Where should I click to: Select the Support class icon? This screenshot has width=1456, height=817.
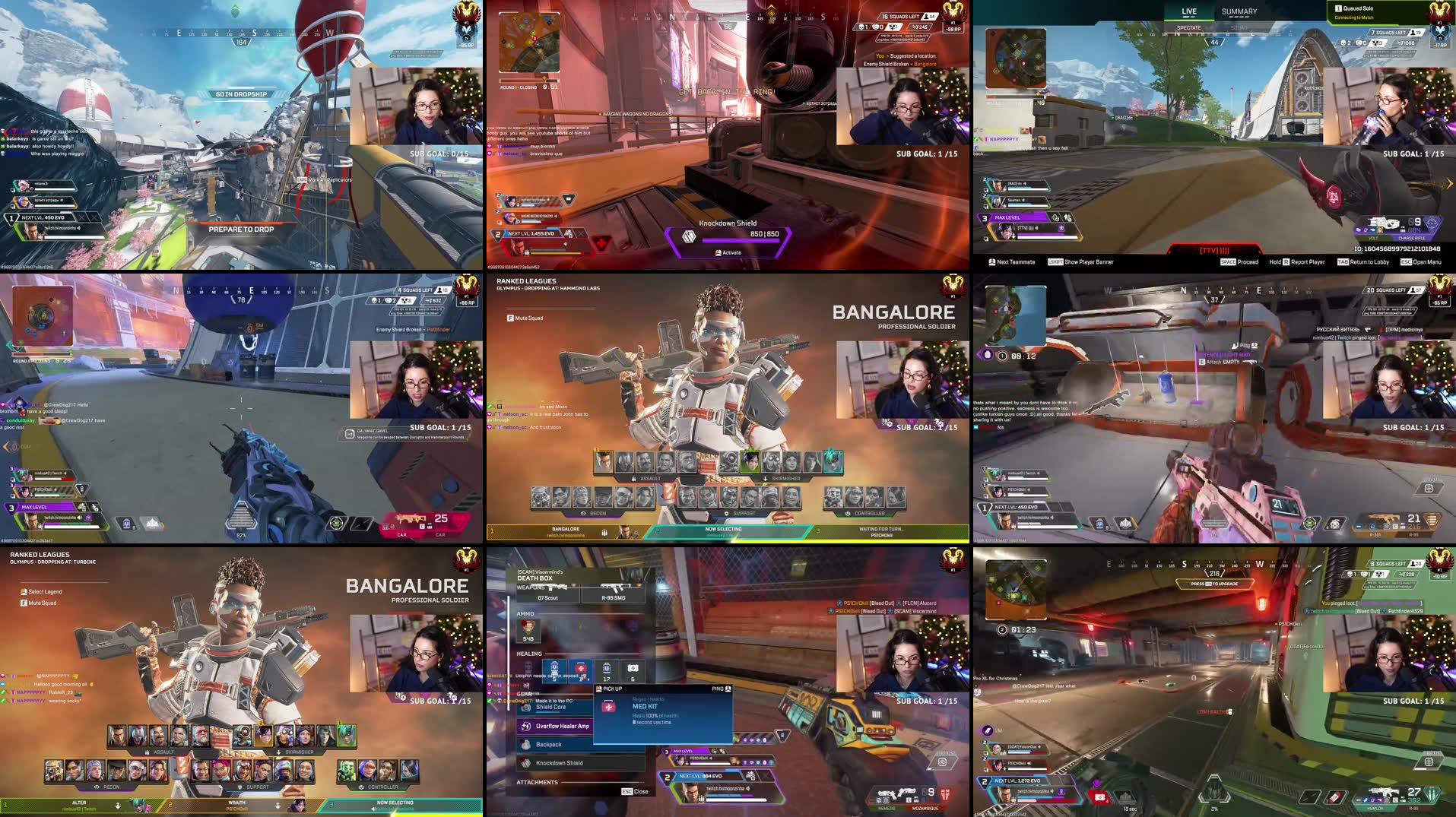click(x=727, y=513)
